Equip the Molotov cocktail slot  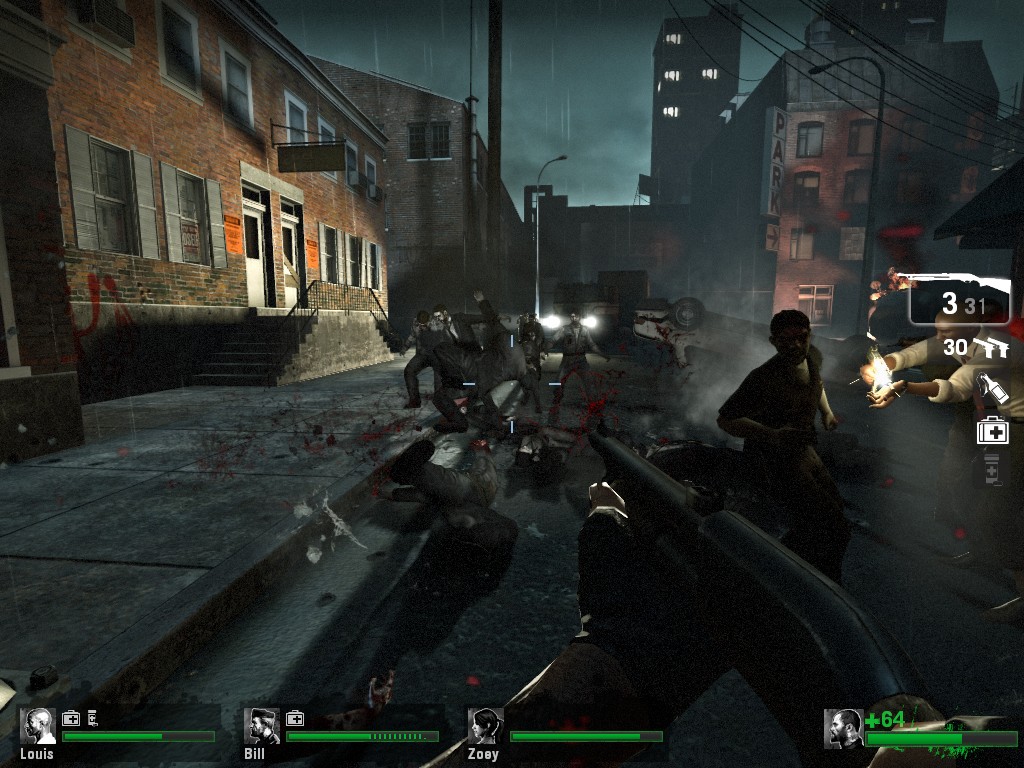click(992, 389)
